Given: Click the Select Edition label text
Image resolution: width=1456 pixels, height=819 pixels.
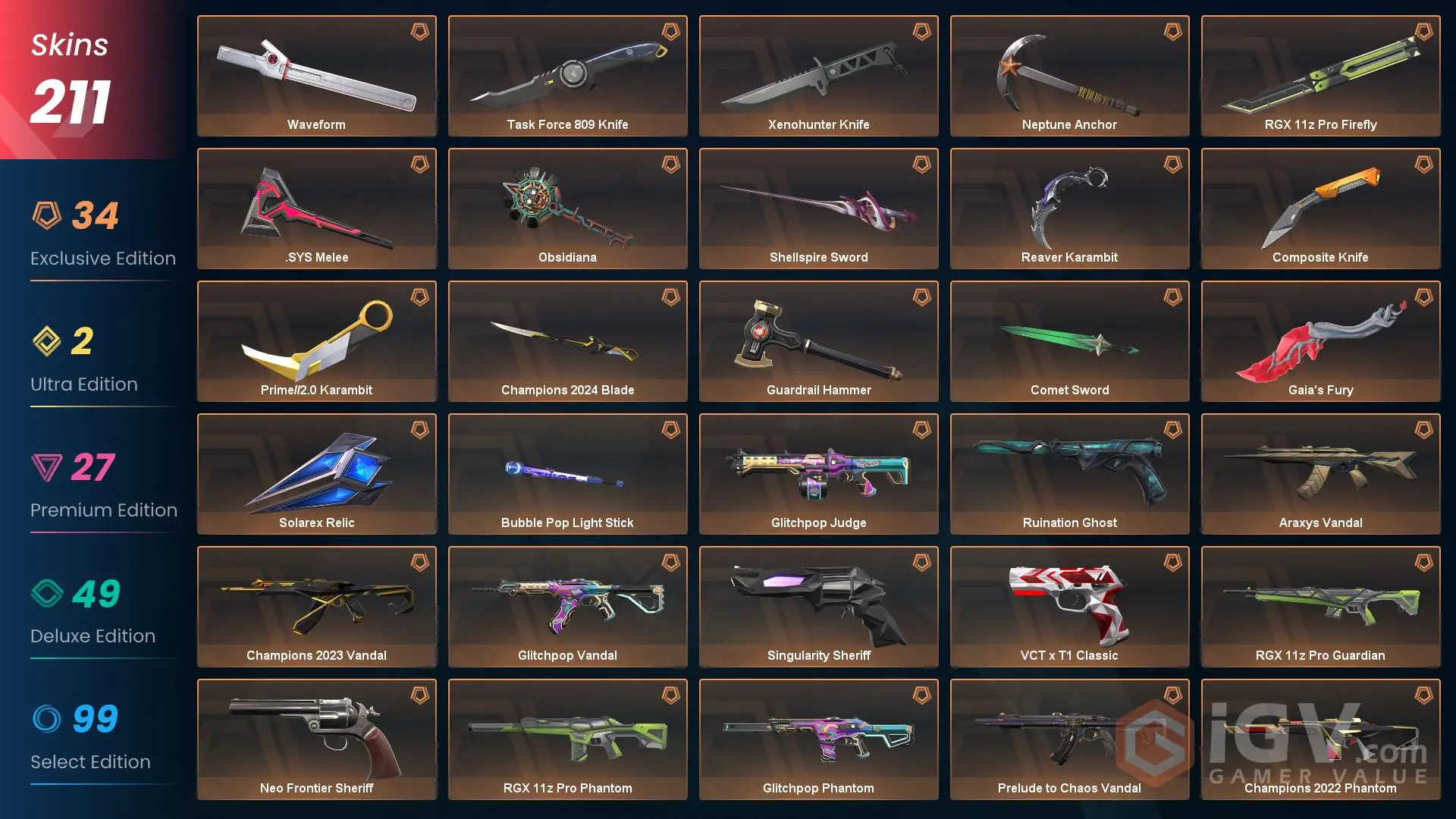Looking at the screenshot, I should (91, 762).
